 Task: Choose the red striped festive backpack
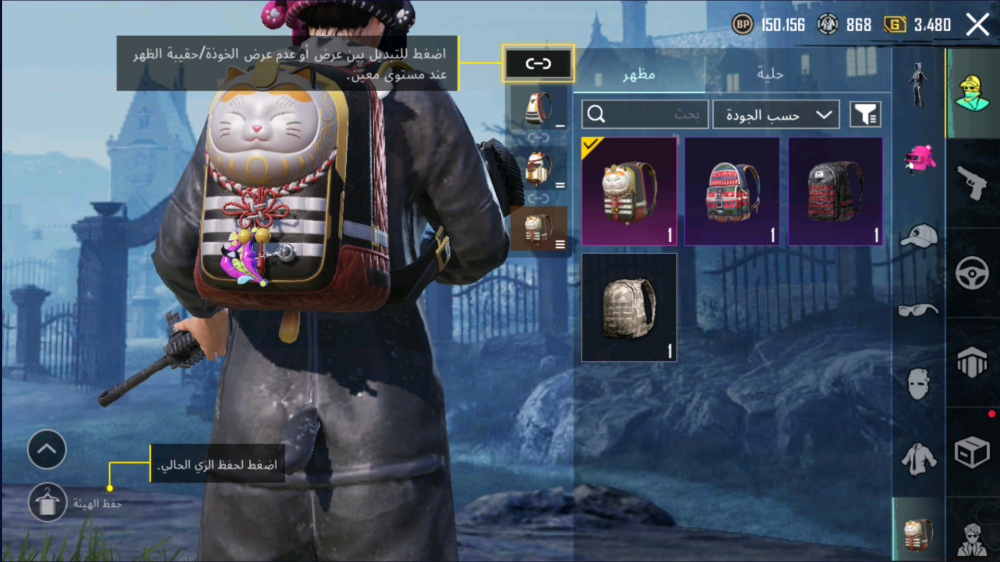(x=732, y=191)
